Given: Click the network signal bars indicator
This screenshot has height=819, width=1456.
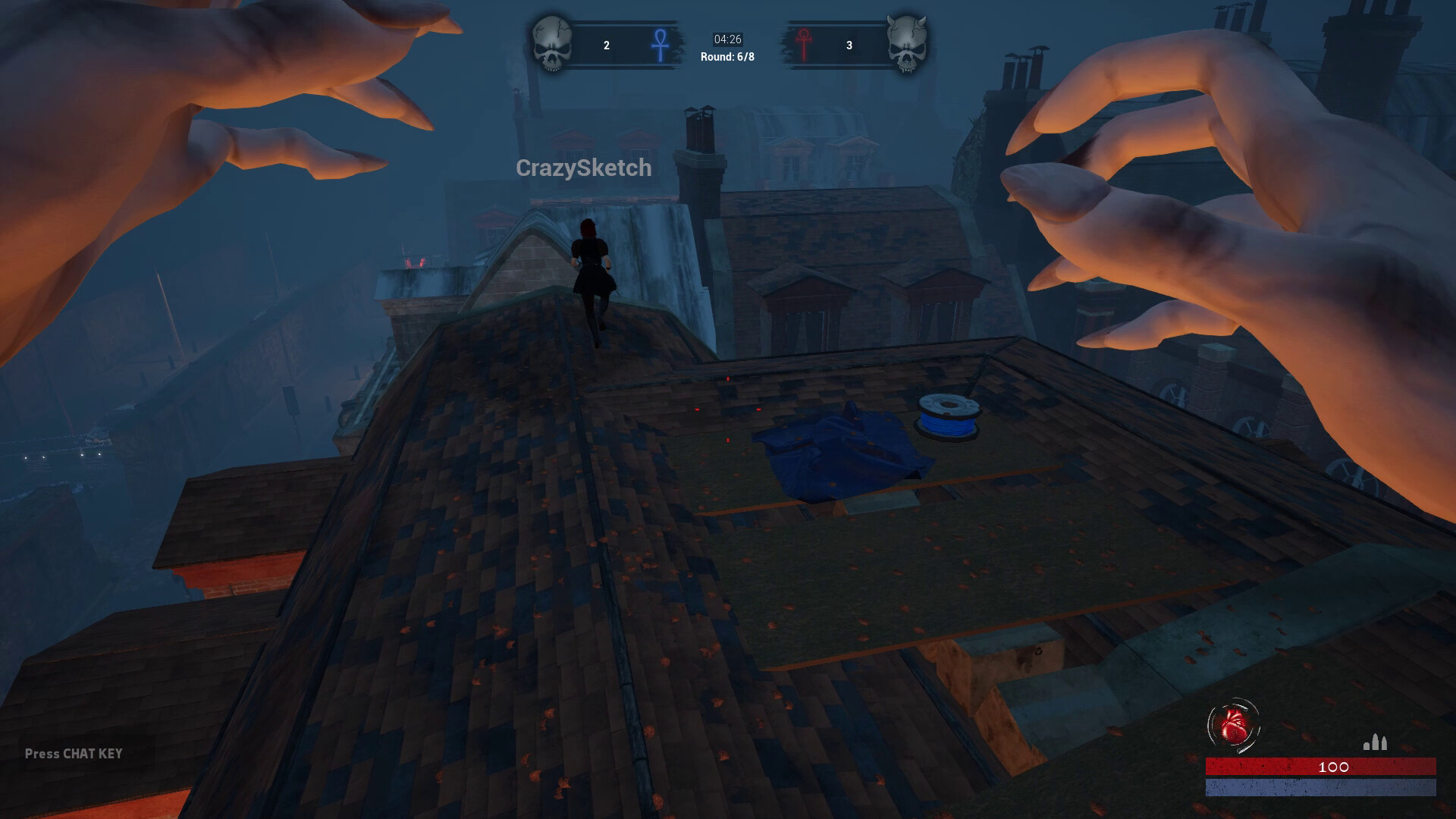Looking at the screenshot, I should (1376, 743).
